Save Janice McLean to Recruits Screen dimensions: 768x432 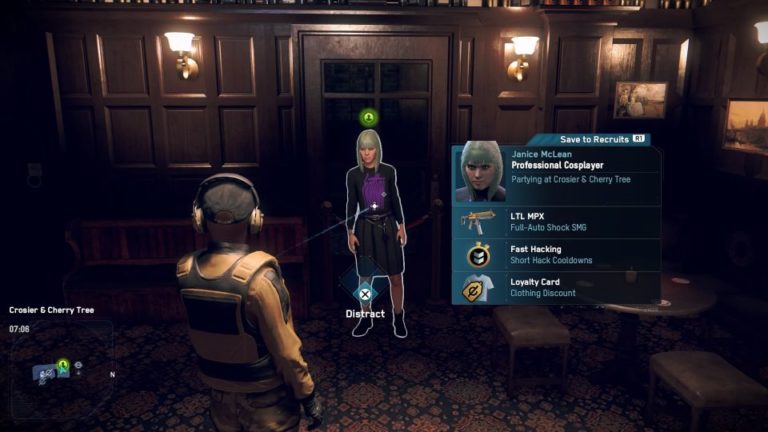click(601, 138)
